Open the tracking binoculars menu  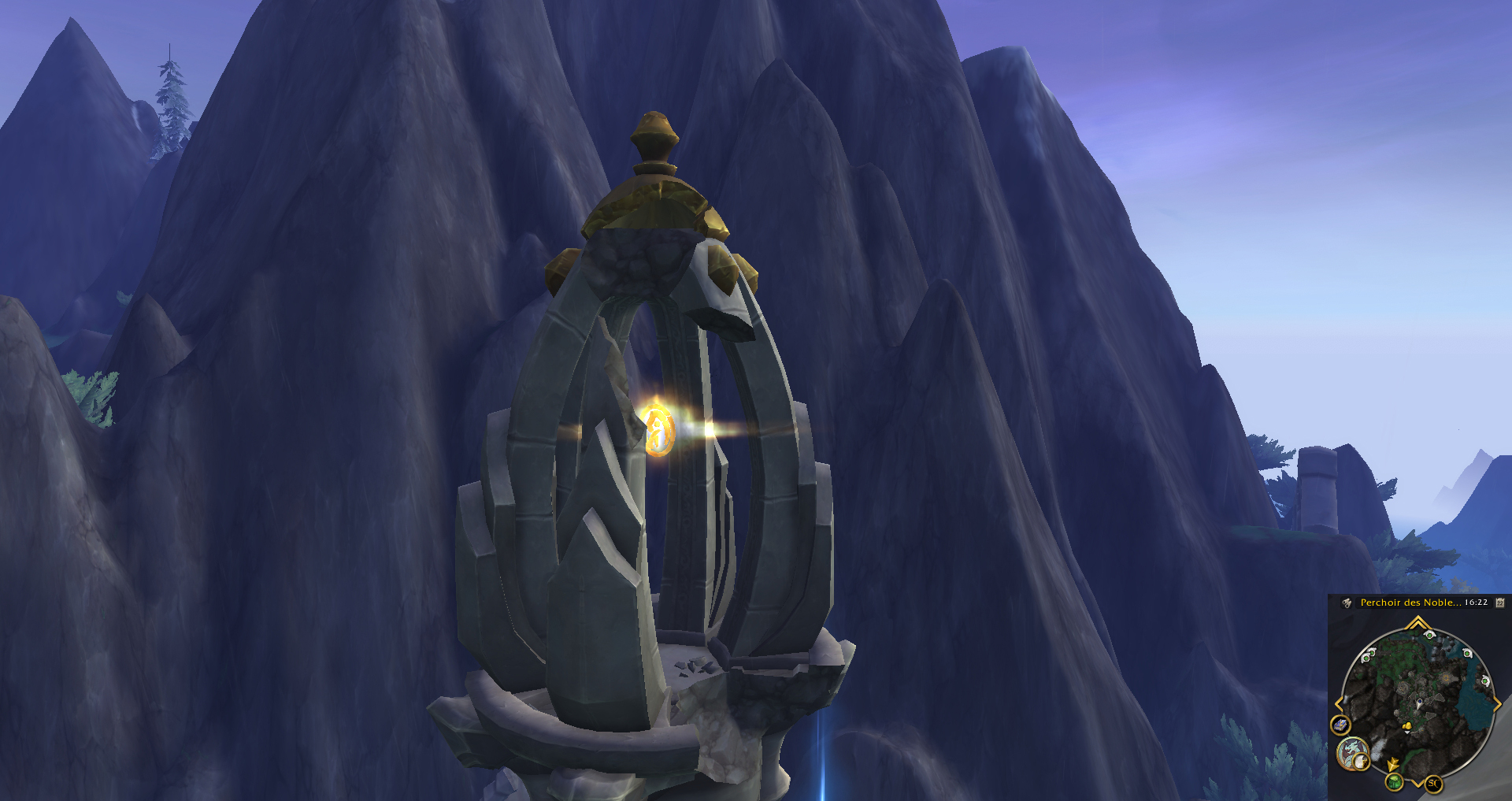coord(1347,603)
